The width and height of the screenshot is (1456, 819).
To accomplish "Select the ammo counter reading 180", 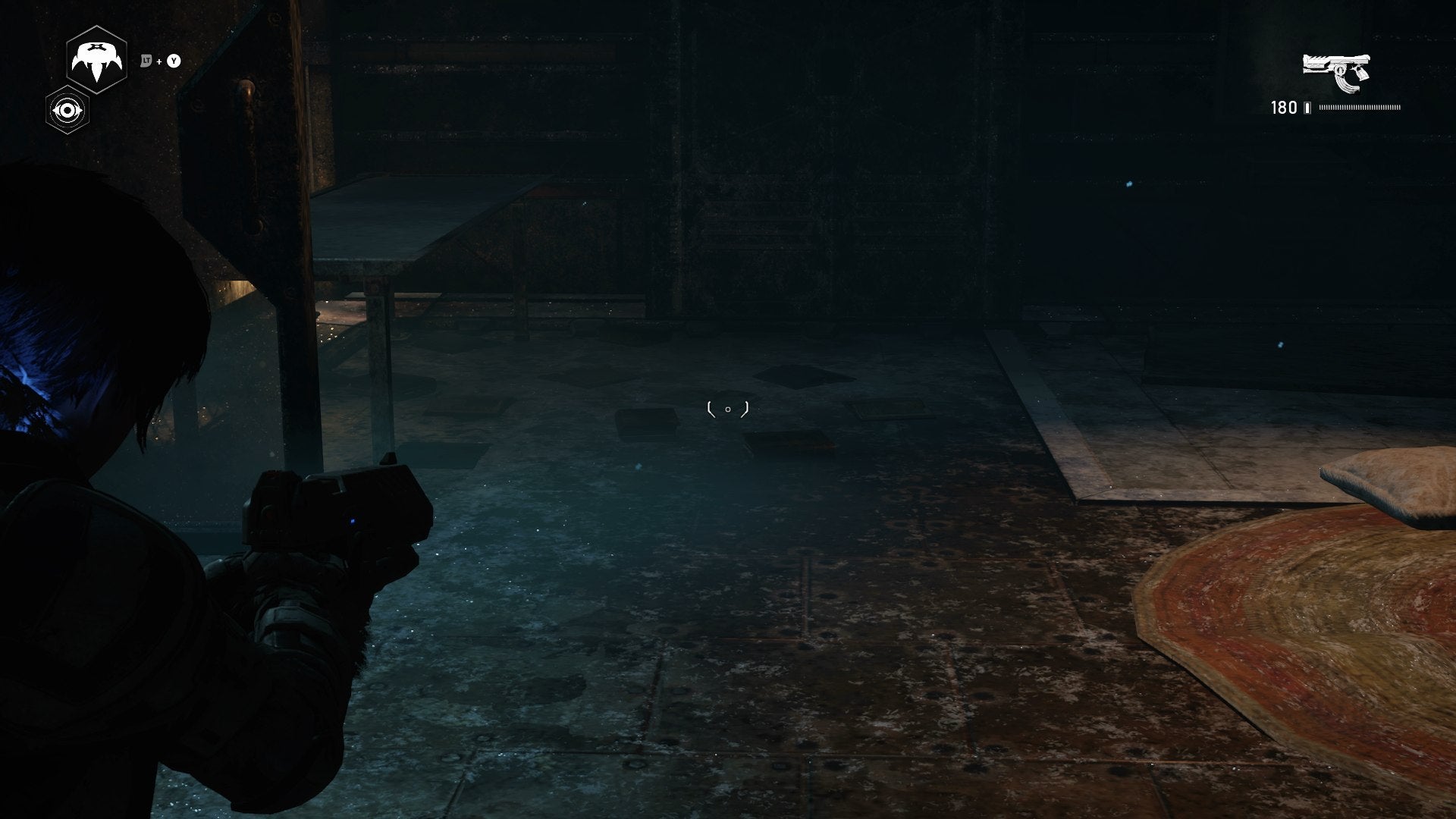I will coord(1283,108).
